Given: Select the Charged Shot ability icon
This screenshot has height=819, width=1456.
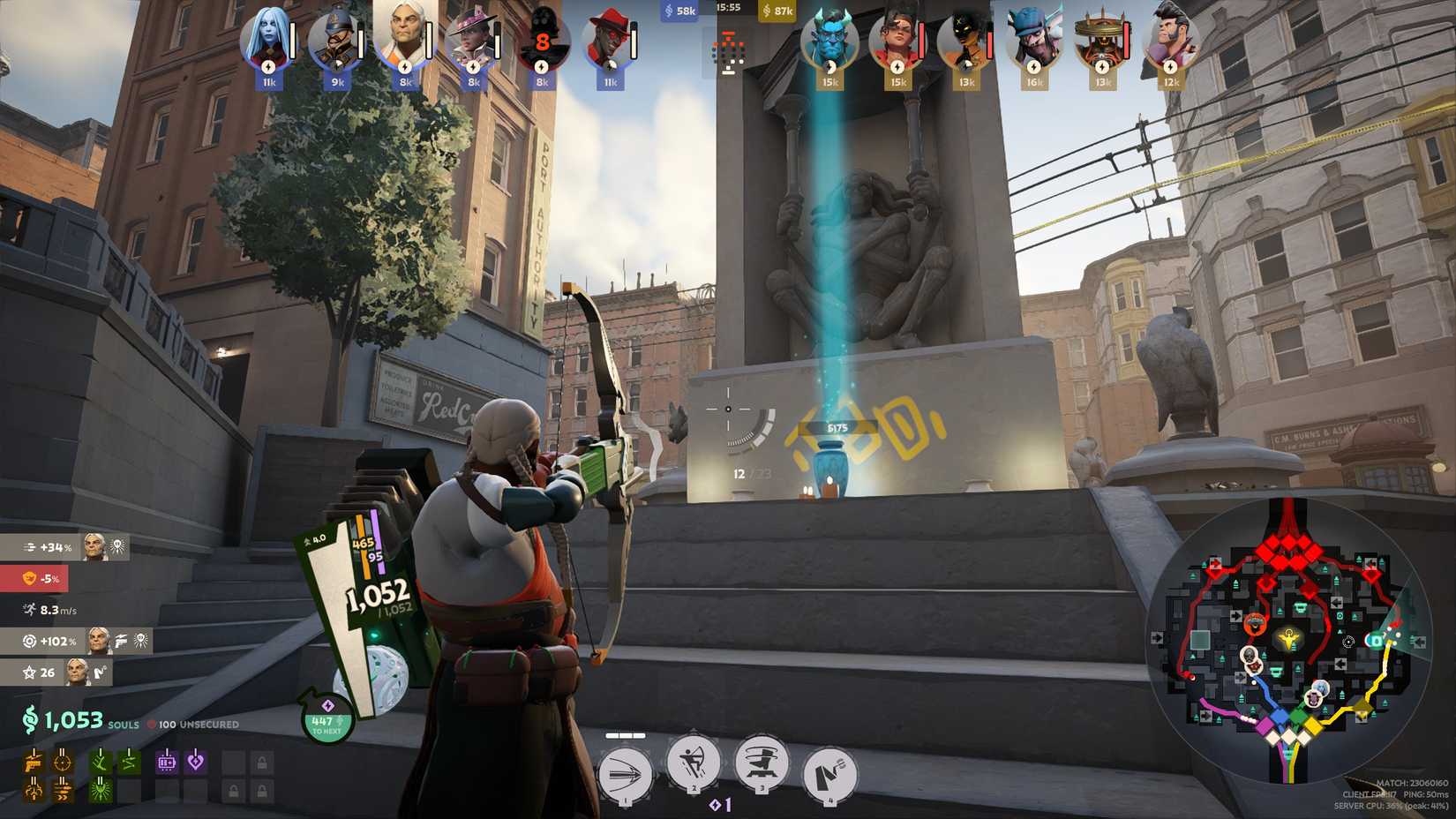Looking at the screenshot, I should 627,774.
